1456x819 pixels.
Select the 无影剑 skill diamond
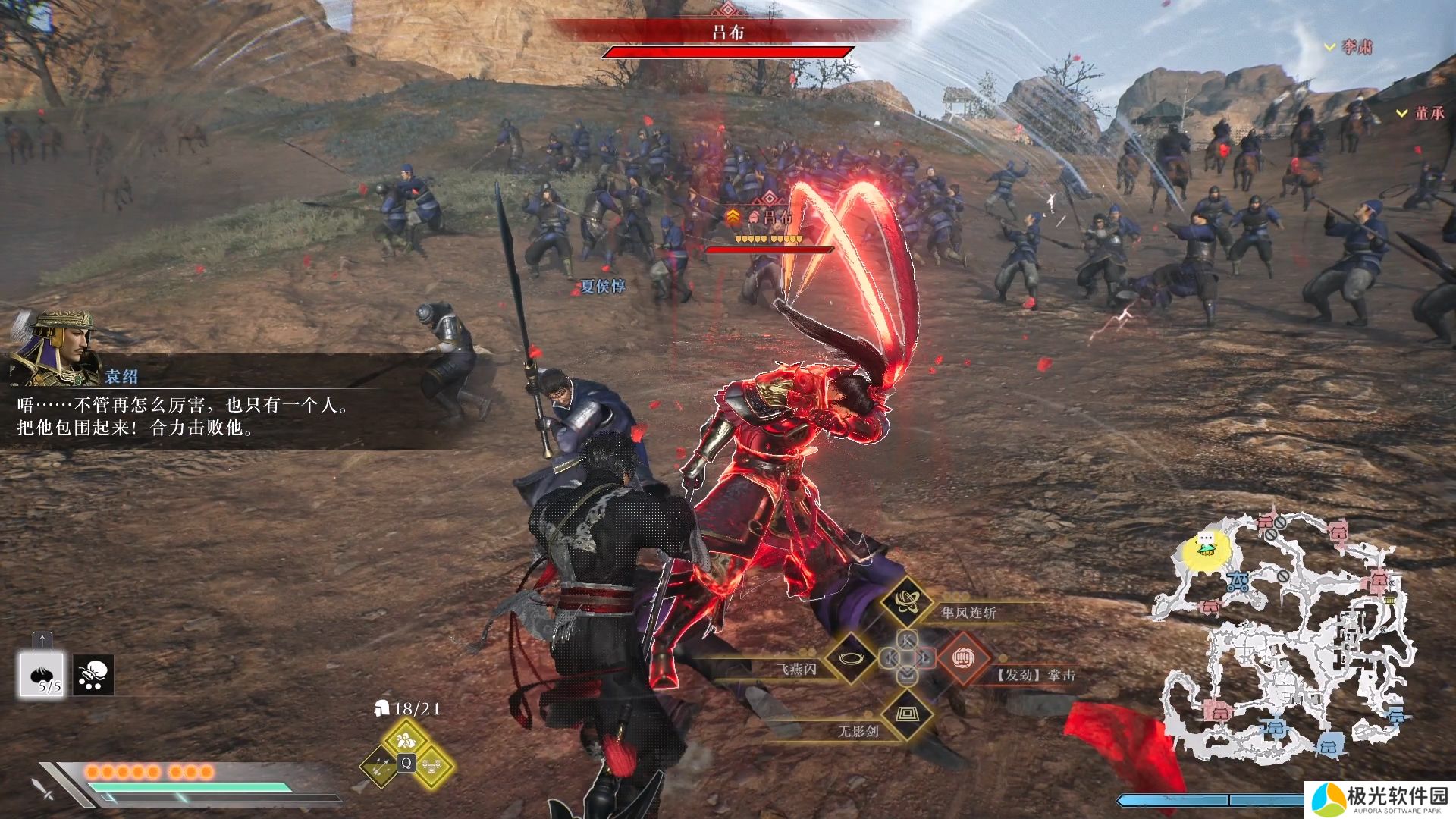click(x=906, y=714)
